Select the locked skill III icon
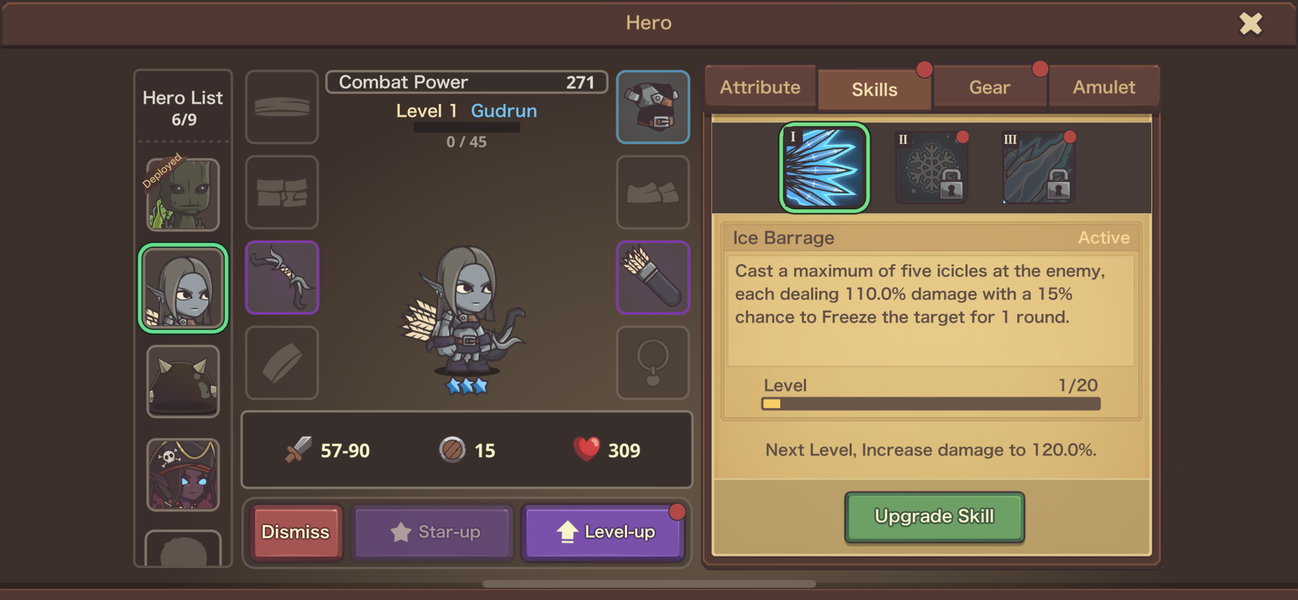The height and width of the screenshot is (600, 1298). (x=1038, y=168)
